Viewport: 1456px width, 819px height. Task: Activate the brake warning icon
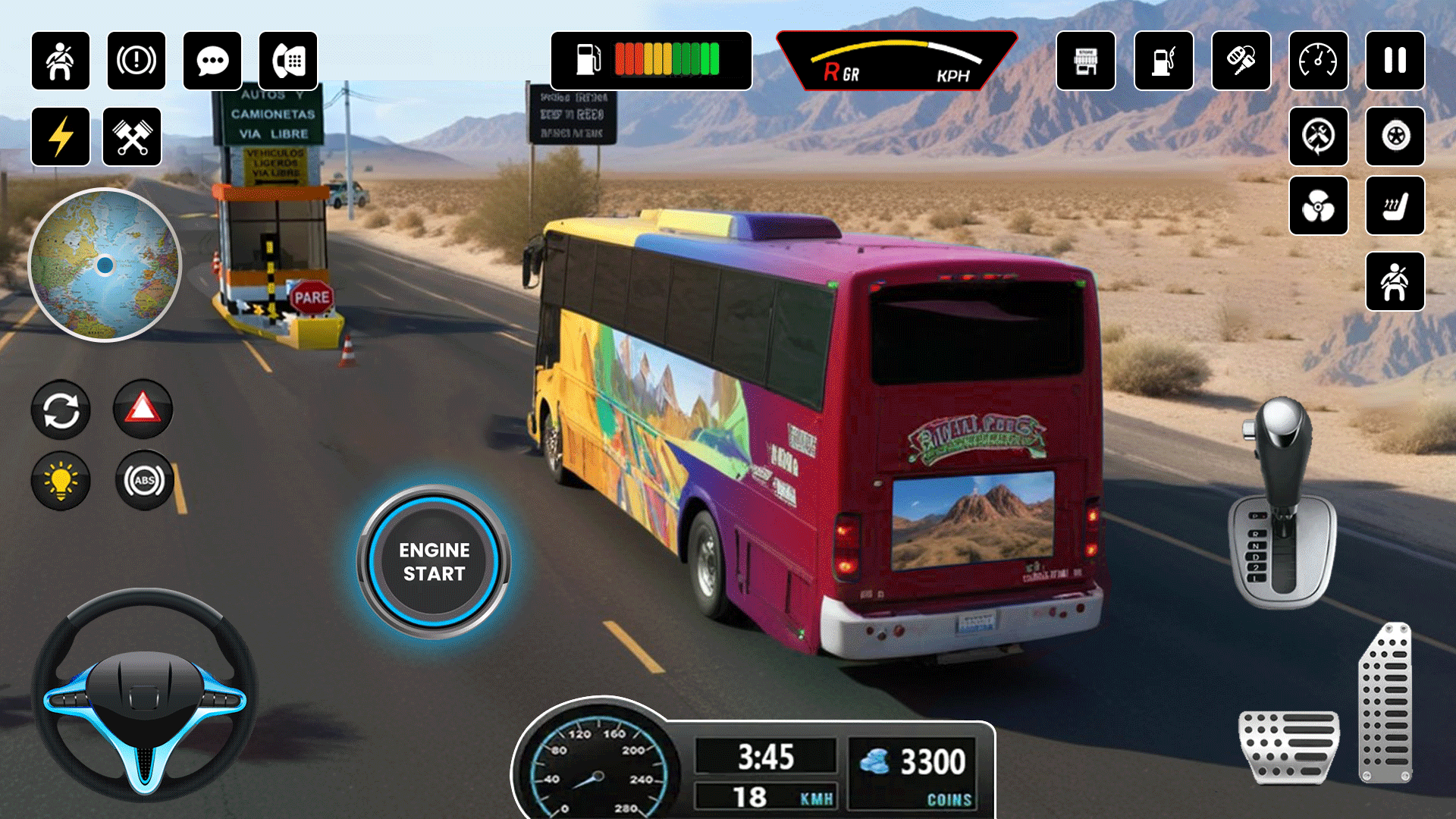coord(136,61)
